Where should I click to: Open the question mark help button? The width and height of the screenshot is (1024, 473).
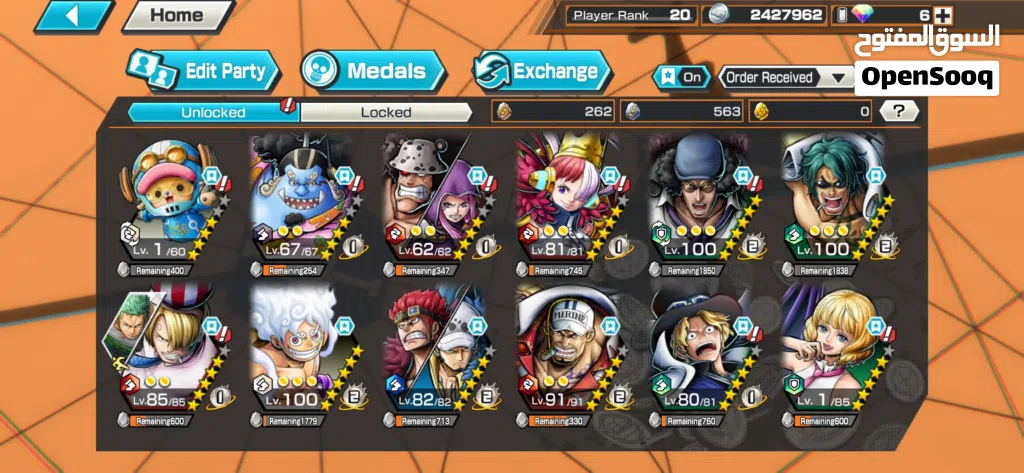pos(899,111)
